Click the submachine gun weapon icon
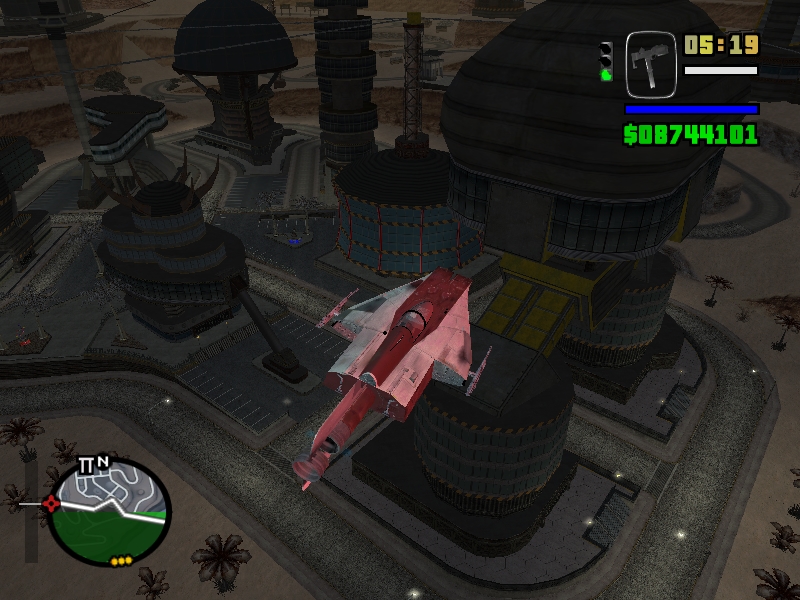 point(651,64)
